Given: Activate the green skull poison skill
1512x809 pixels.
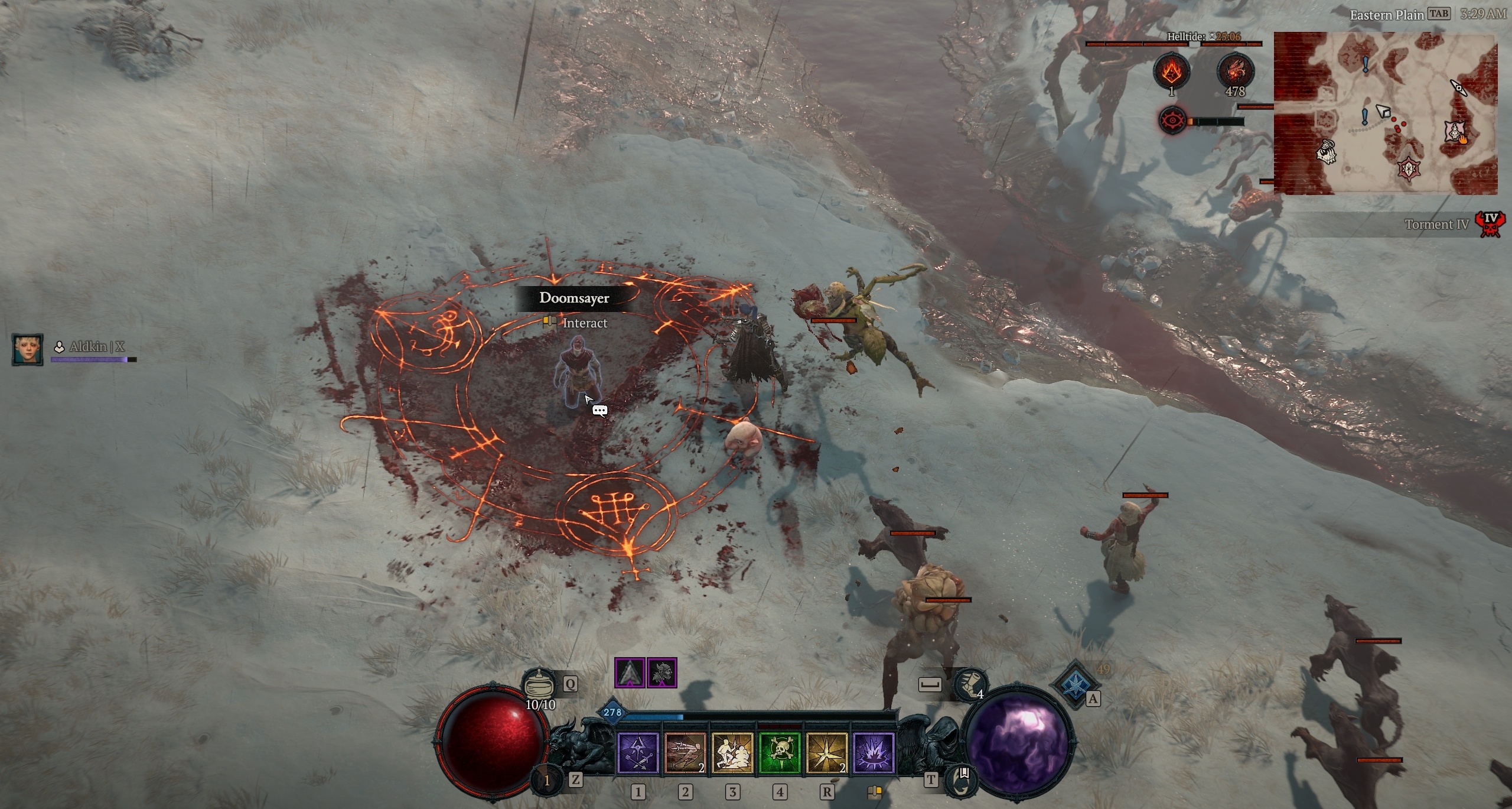Looking at the screenshot, I should pos(780,753).
